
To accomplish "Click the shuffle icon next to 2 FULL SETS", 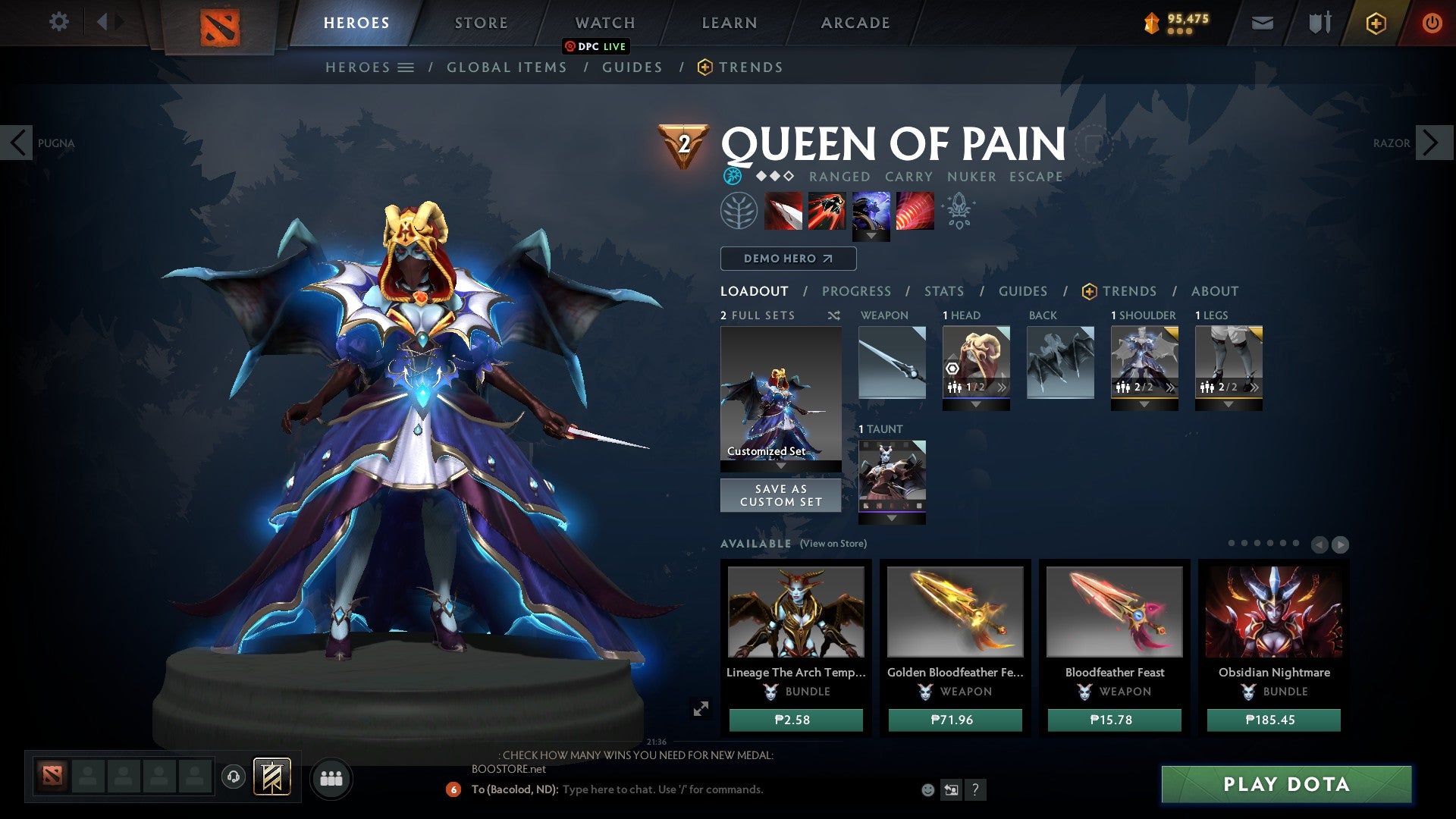I will 833,315.
